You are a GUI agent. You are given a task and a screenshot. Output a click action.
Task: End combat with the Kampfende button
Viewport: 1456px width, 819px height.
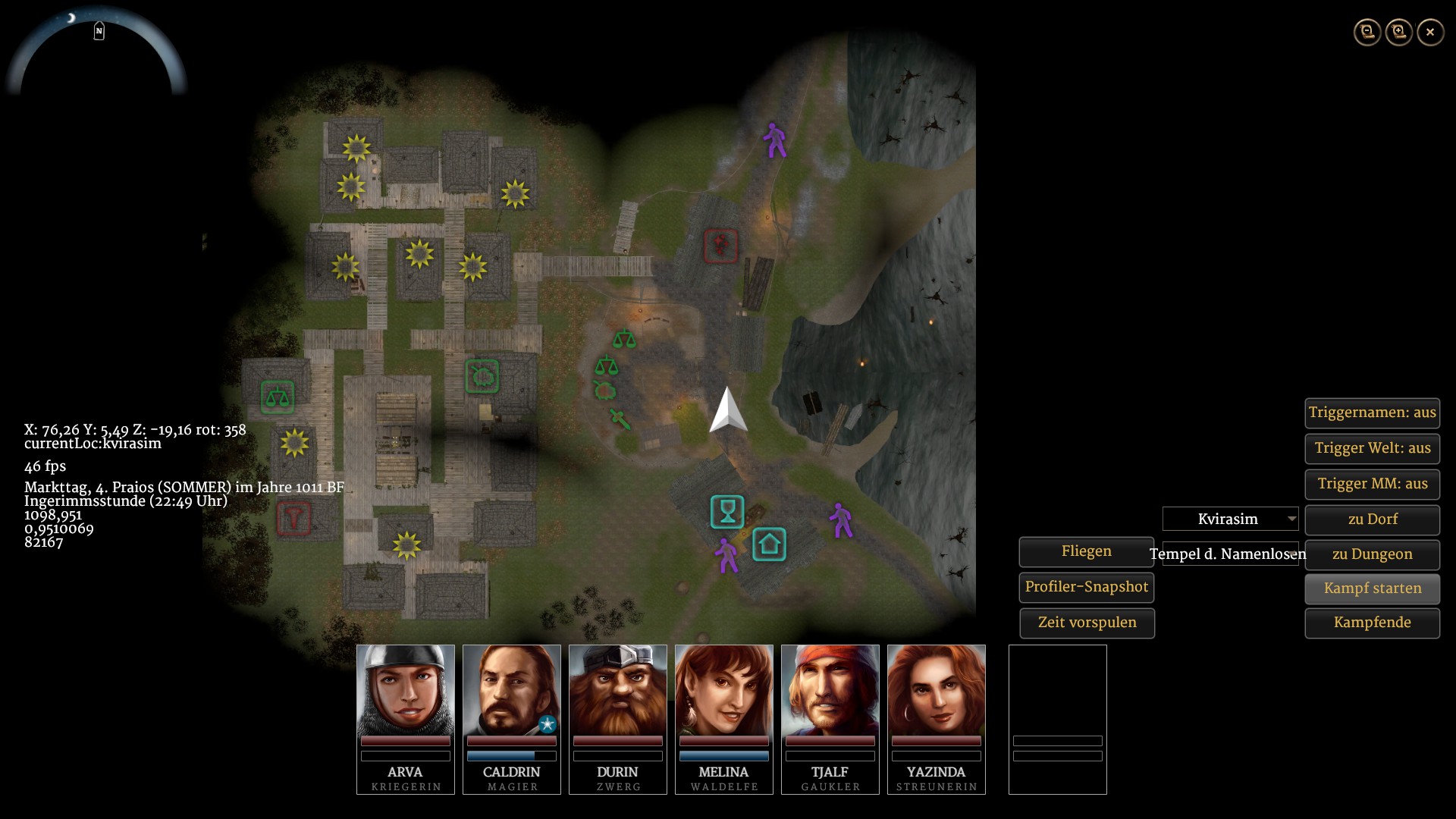click(x=1372, y=623)
